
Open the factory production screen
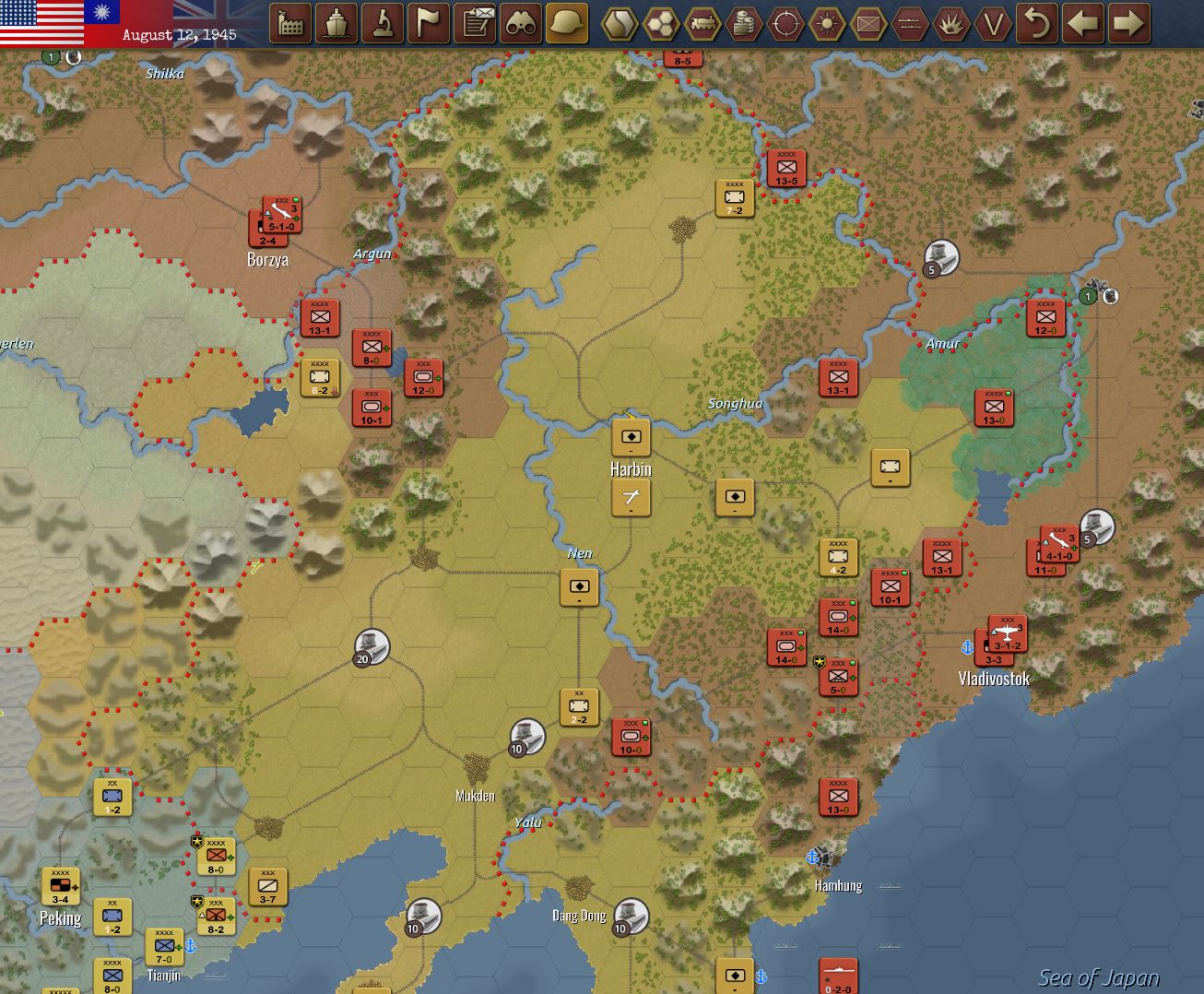coord(292,24)
